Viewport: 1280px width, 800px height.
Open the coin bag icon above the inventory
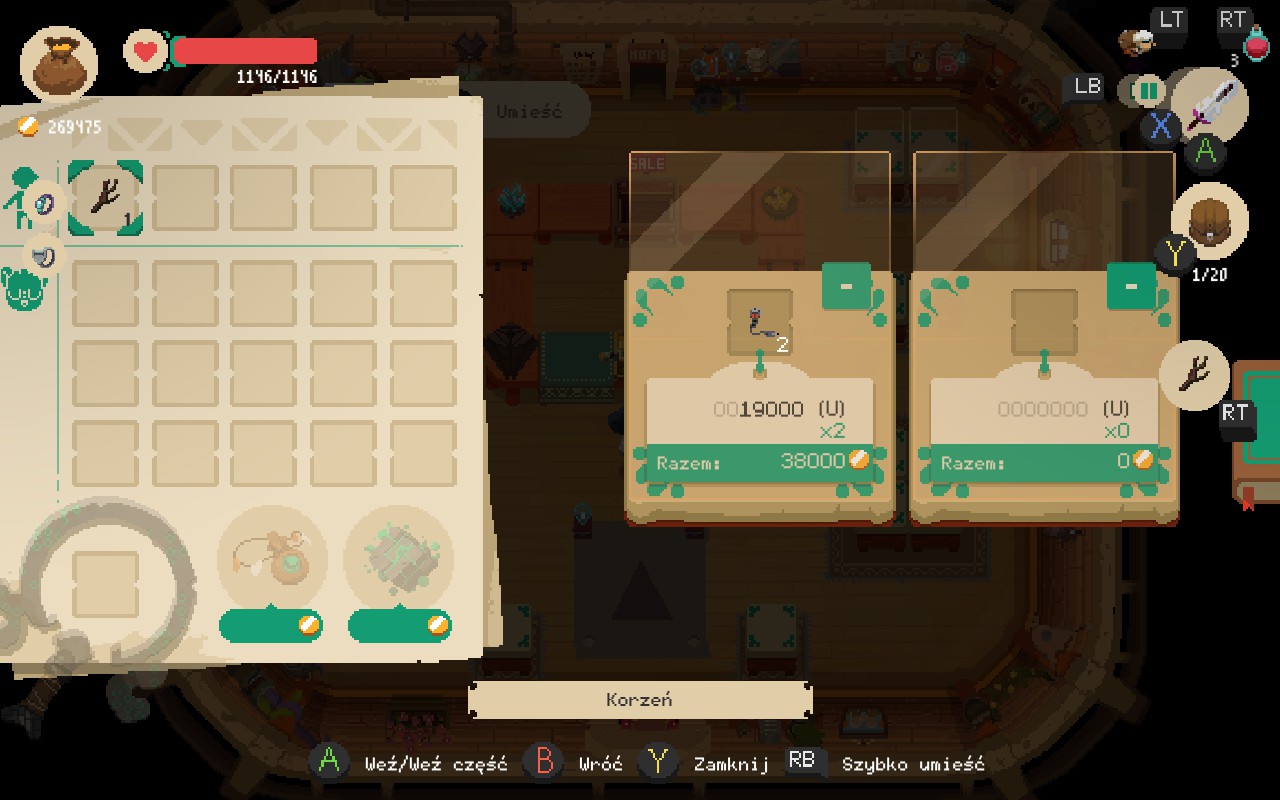[x=59, y=62]
